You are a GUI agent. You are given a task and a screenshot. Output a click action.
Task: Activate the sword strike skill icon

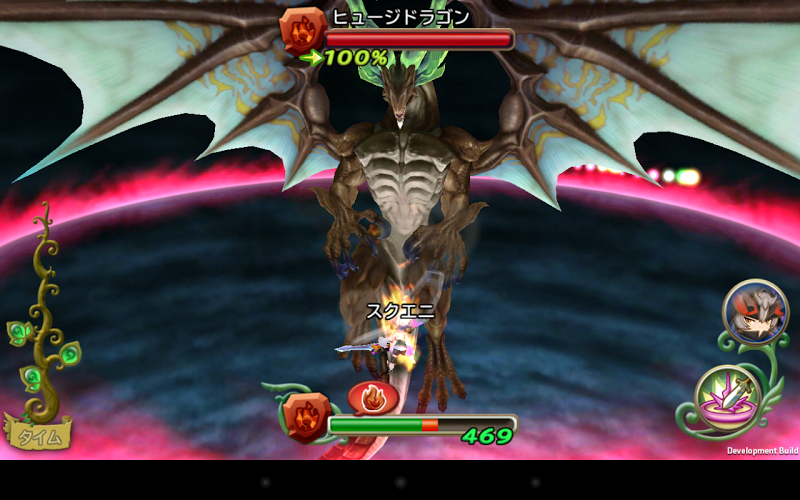(729, 399)
